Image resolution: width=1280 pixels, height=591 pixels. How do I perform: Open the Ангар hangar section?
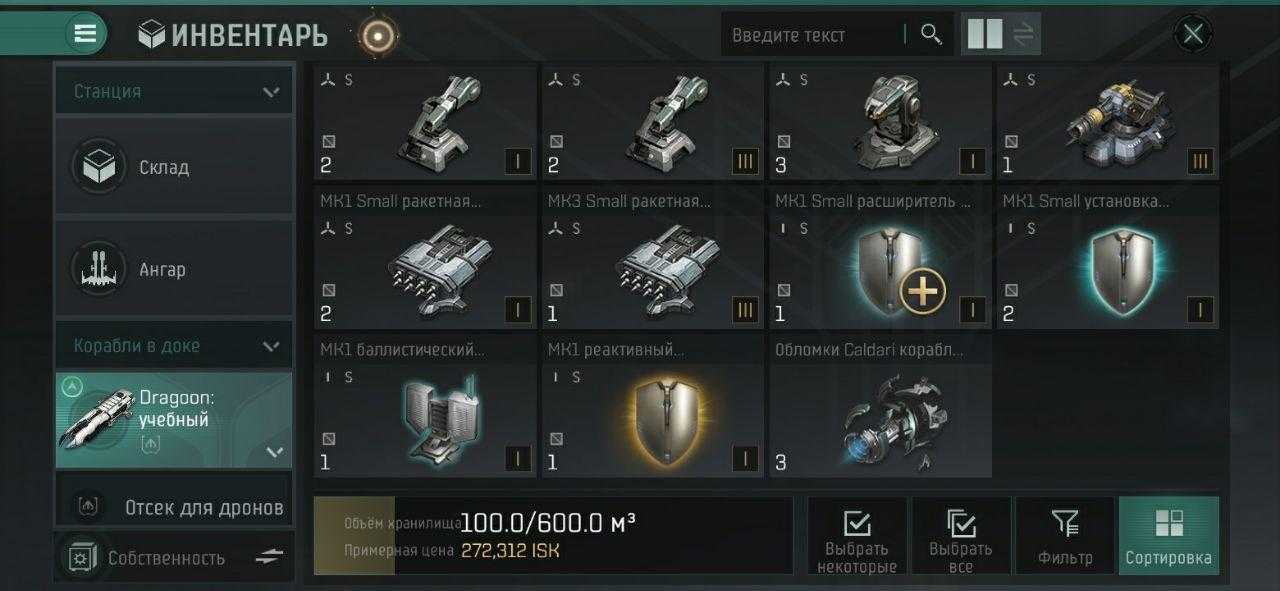coord(174,269)
